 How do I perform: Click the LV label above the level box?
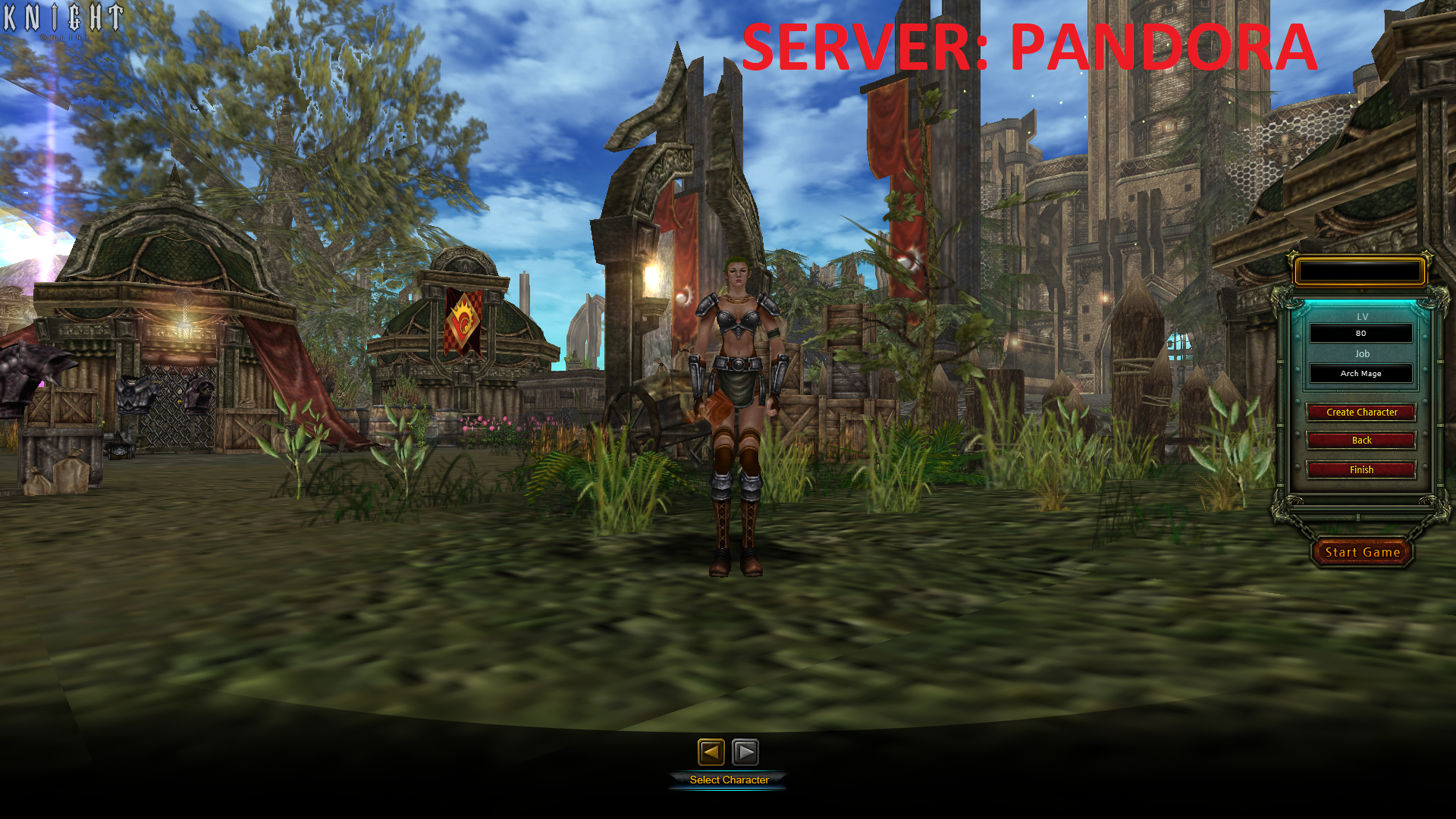pos(1361,316)
